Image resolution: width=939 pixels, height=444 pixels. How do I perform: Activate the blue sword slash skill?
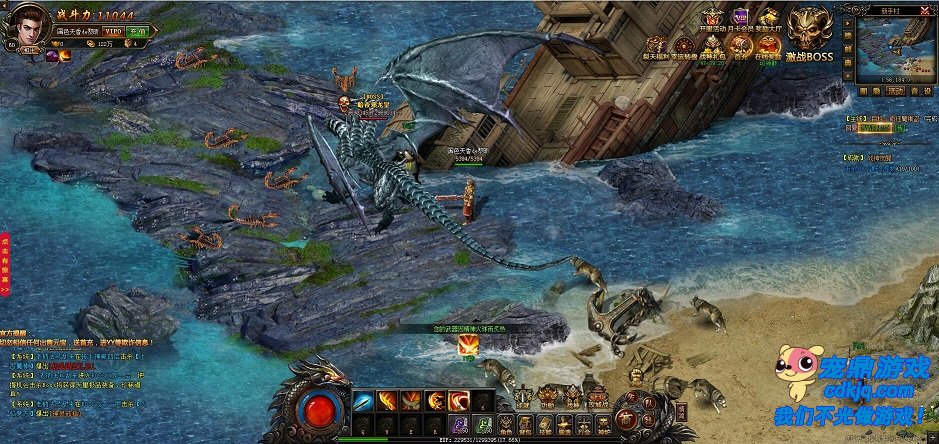coord(363,401)
